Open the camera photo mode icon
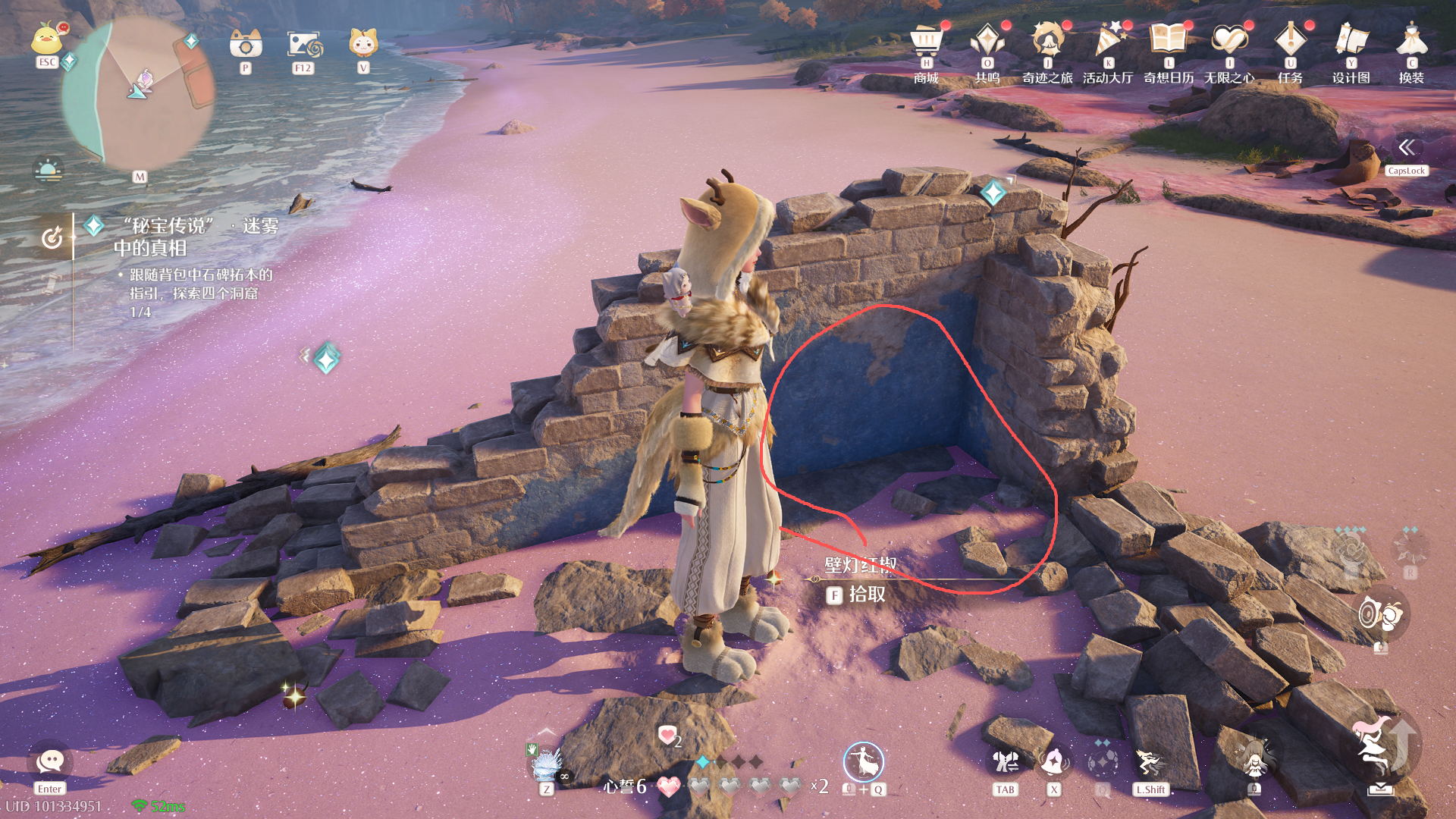The height and width of the screenshot is (819, 1456). click(246, 45)
